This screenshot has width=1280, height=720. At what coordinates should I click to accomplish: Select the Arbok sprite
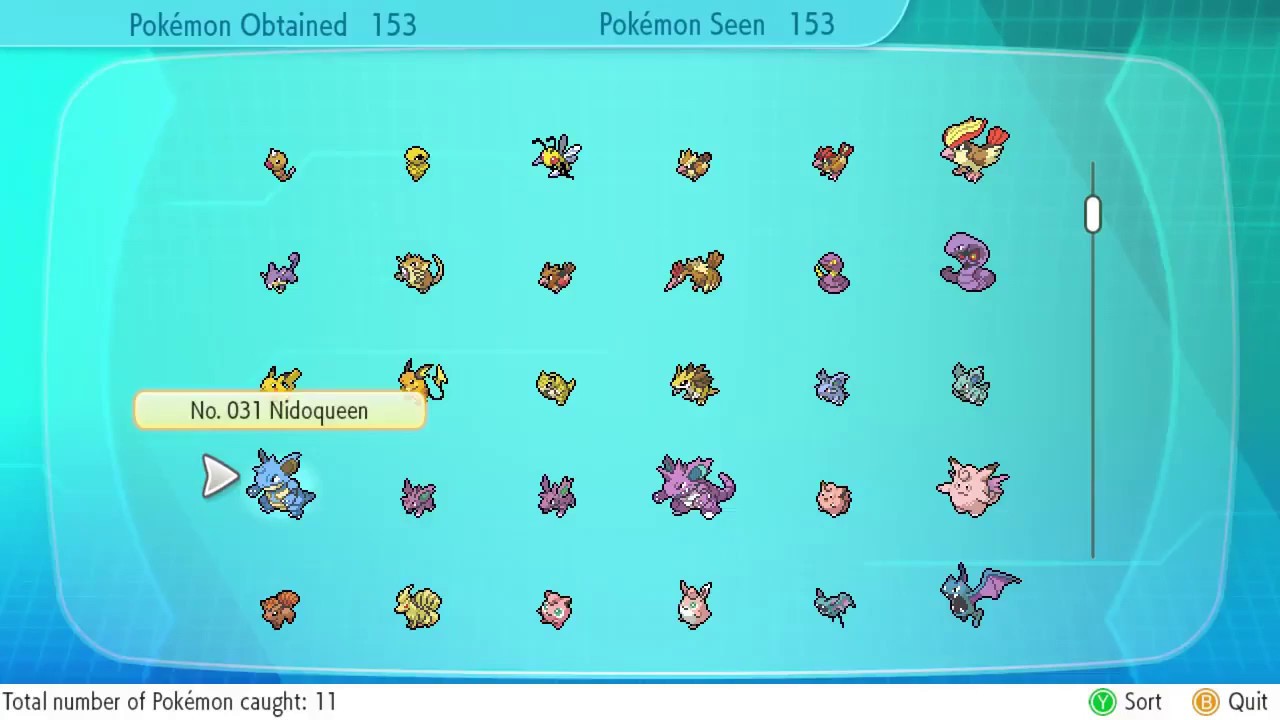pos(968,265)
